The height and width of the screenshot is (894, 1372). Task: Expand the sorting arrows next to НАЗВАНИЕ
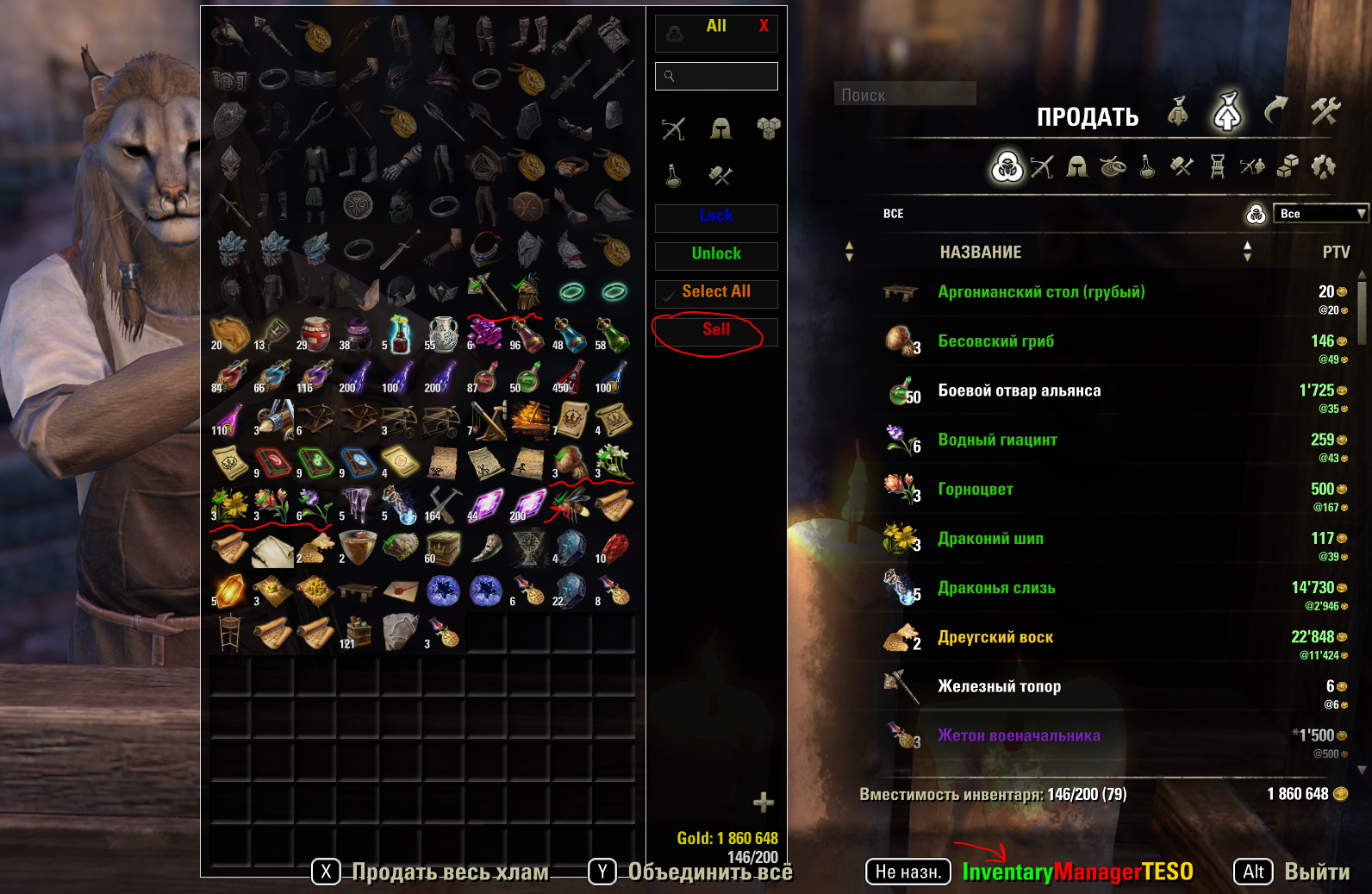[x=851, y=253]
